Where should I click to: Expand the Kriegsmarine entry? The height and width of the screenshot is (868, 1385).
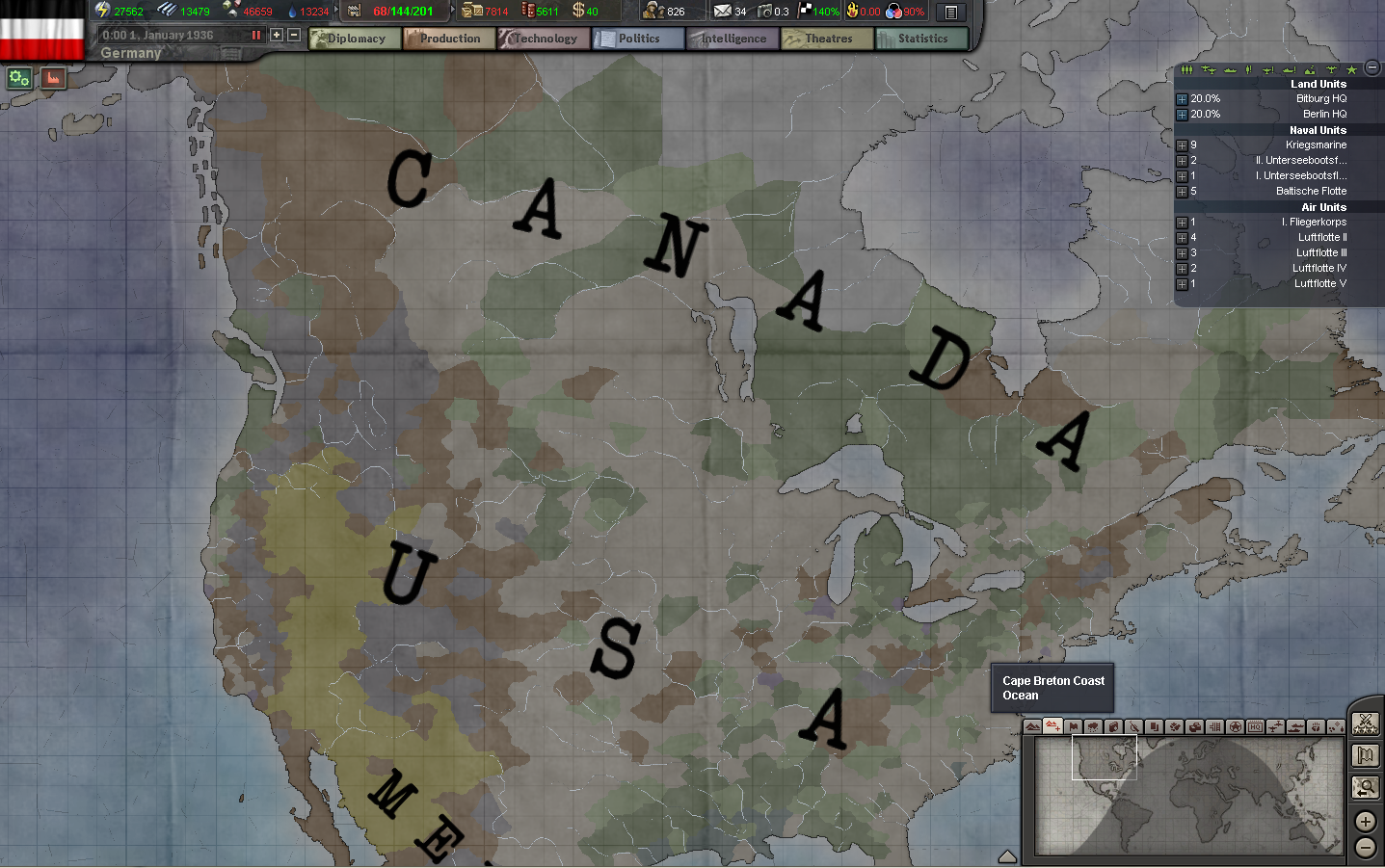tap(1182, 145)
